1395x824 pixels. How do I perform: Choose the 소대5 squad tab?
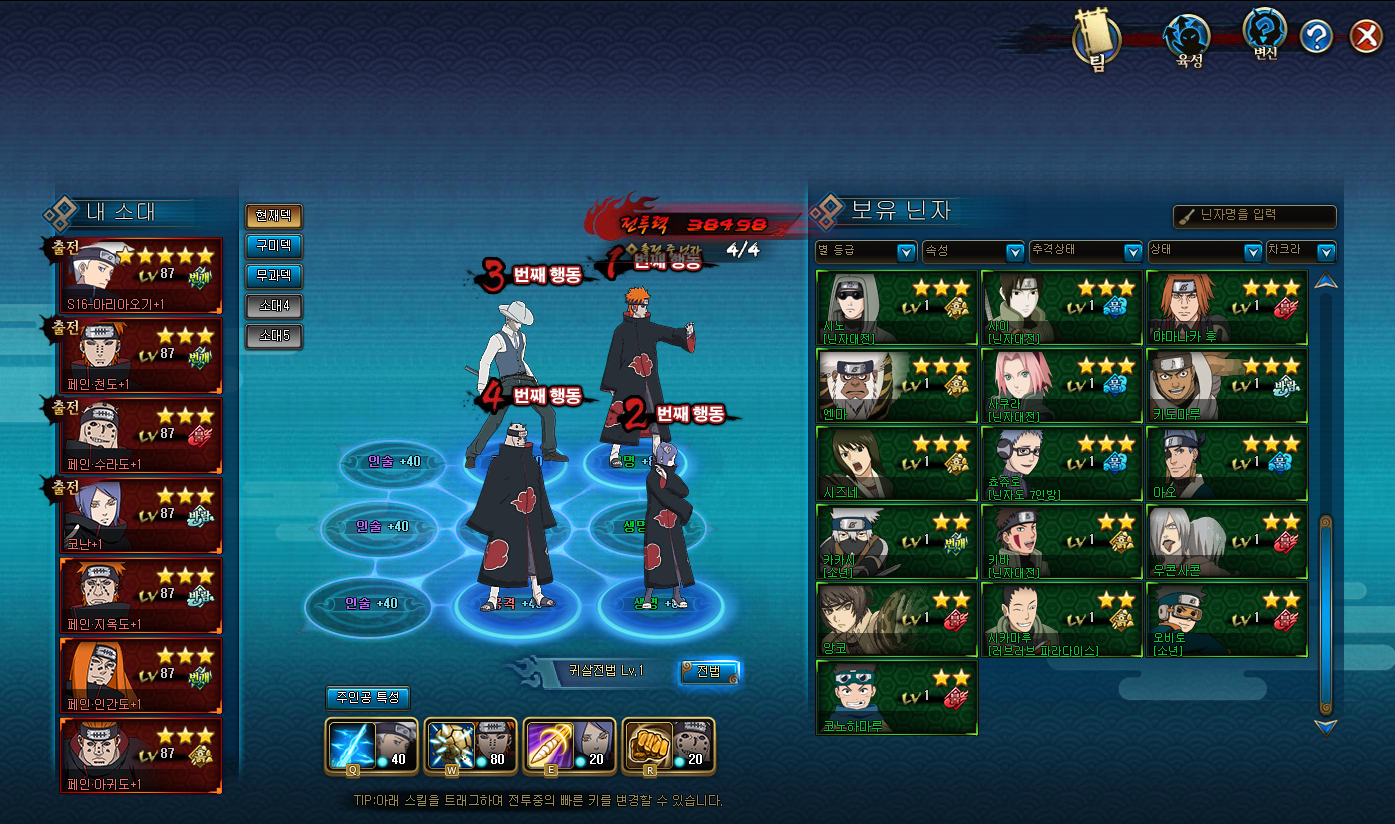point(273,336)
